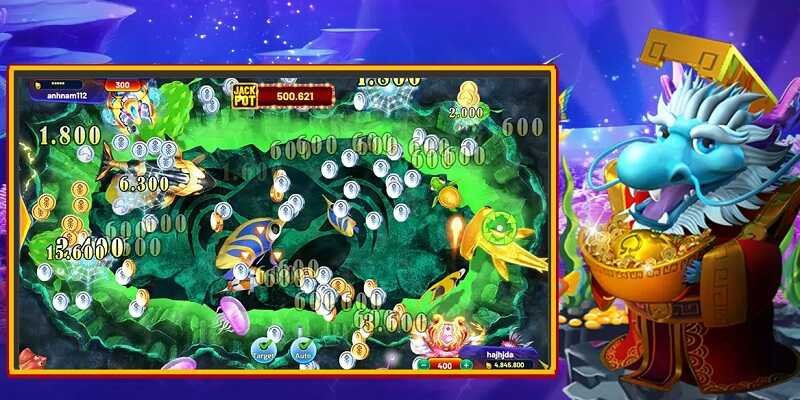Toggle the Auto fire button
Image resolution: width=800 pixels, height=400 pixels.
(302, 347)
